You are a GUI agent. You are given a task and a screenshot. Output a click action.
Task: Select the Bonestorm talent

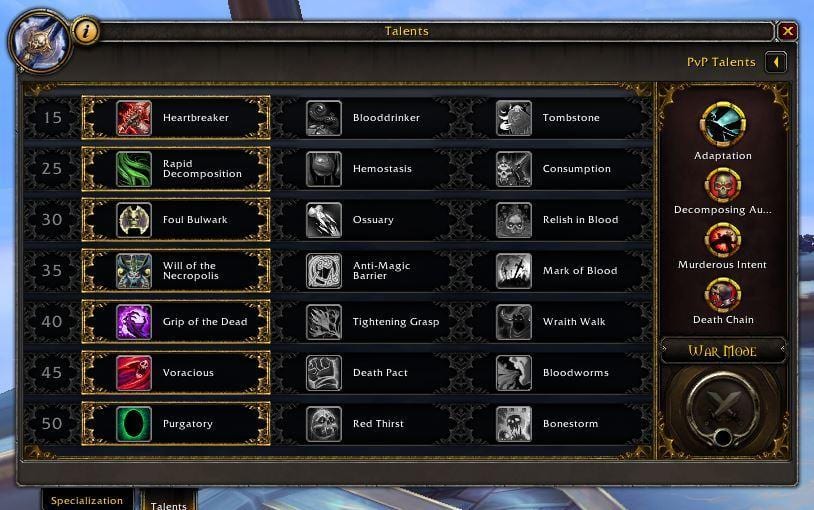pos(556,424)
